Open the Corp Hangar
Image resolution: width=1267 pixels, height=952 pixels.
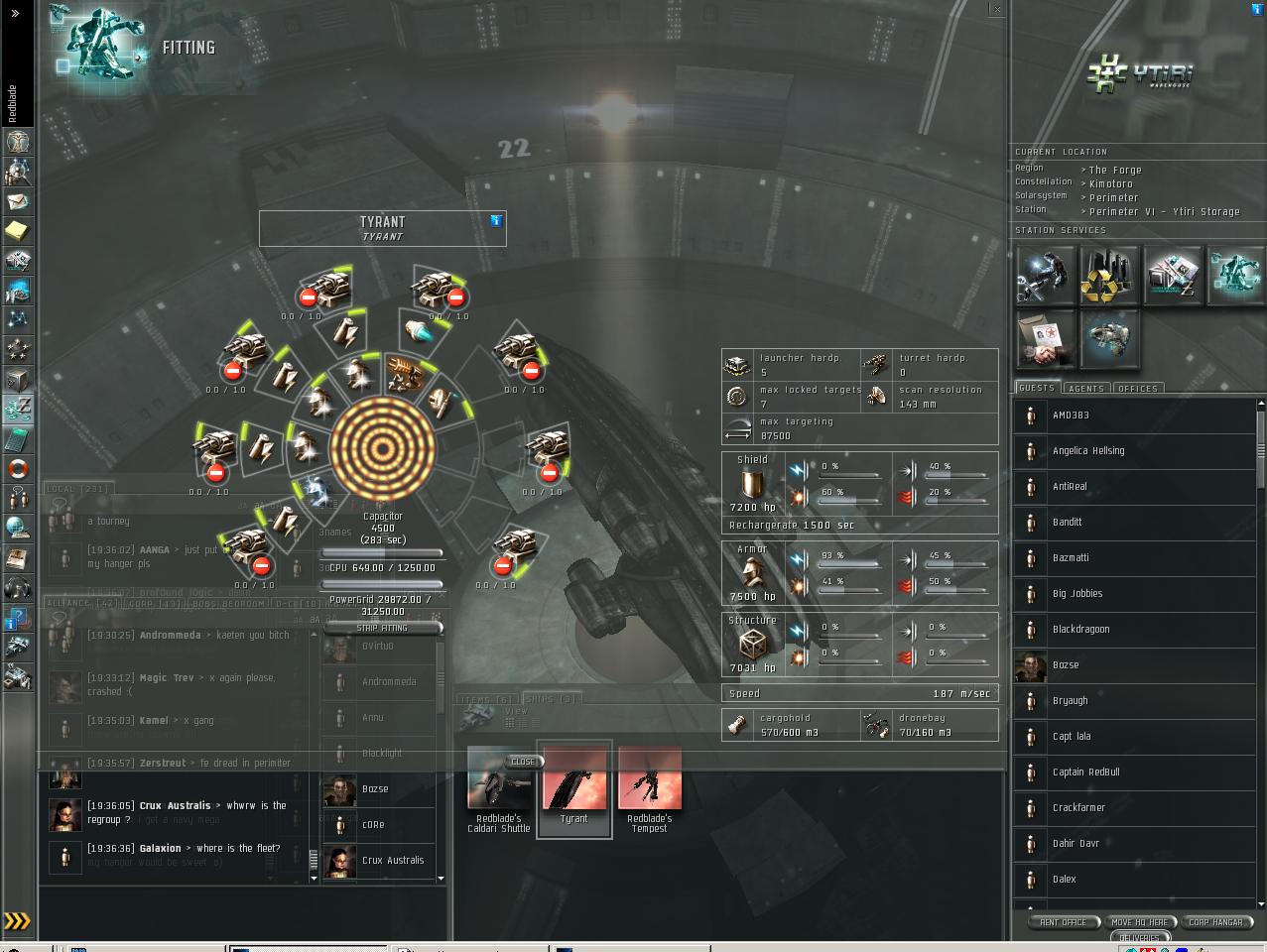pyautogui.click(x=1215, y=922)
